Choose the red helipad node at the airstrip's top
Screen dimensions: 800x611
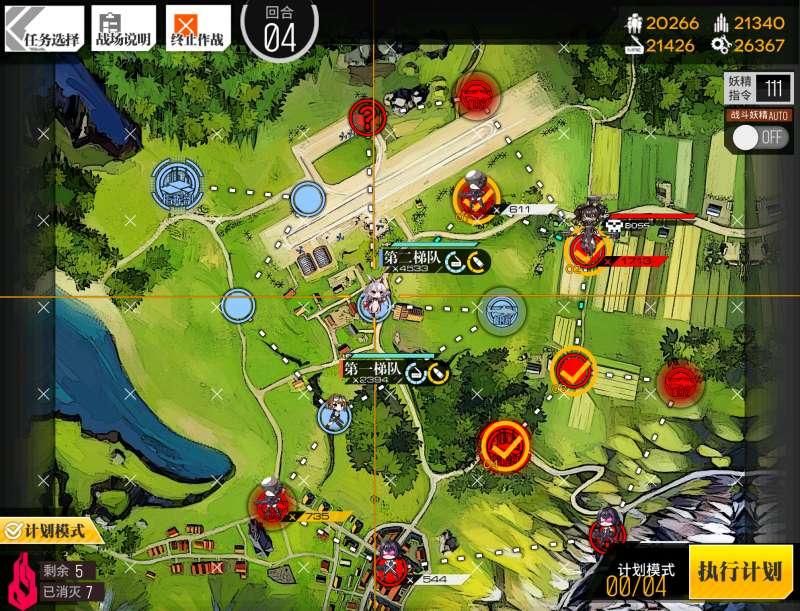[477, 95]
